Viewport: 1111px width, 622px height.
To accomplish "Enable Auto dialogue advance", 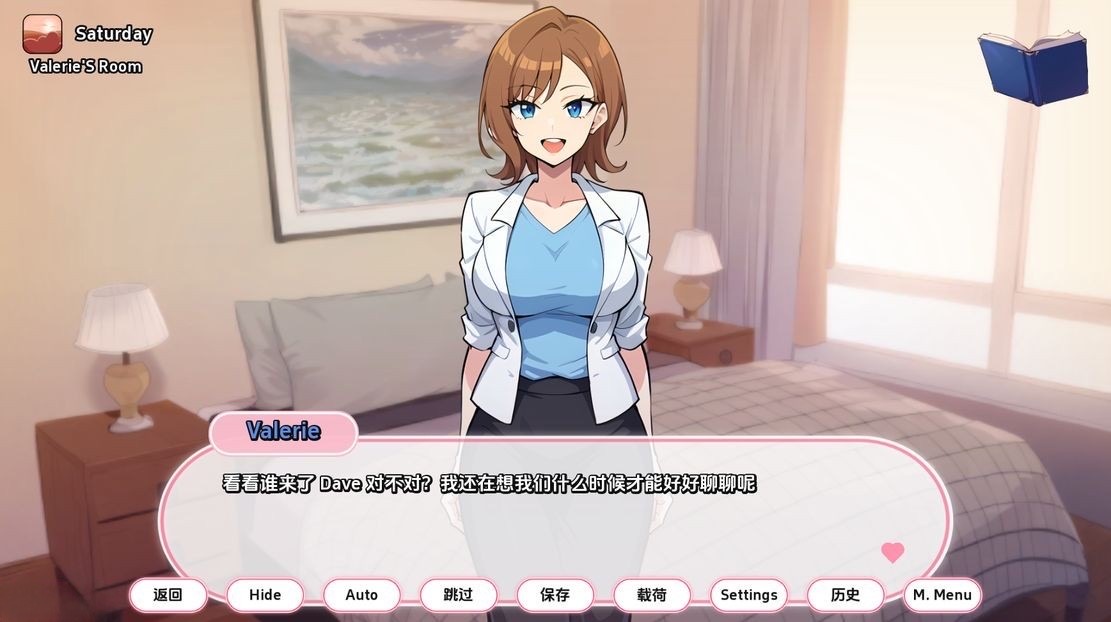I will [362, 595].
